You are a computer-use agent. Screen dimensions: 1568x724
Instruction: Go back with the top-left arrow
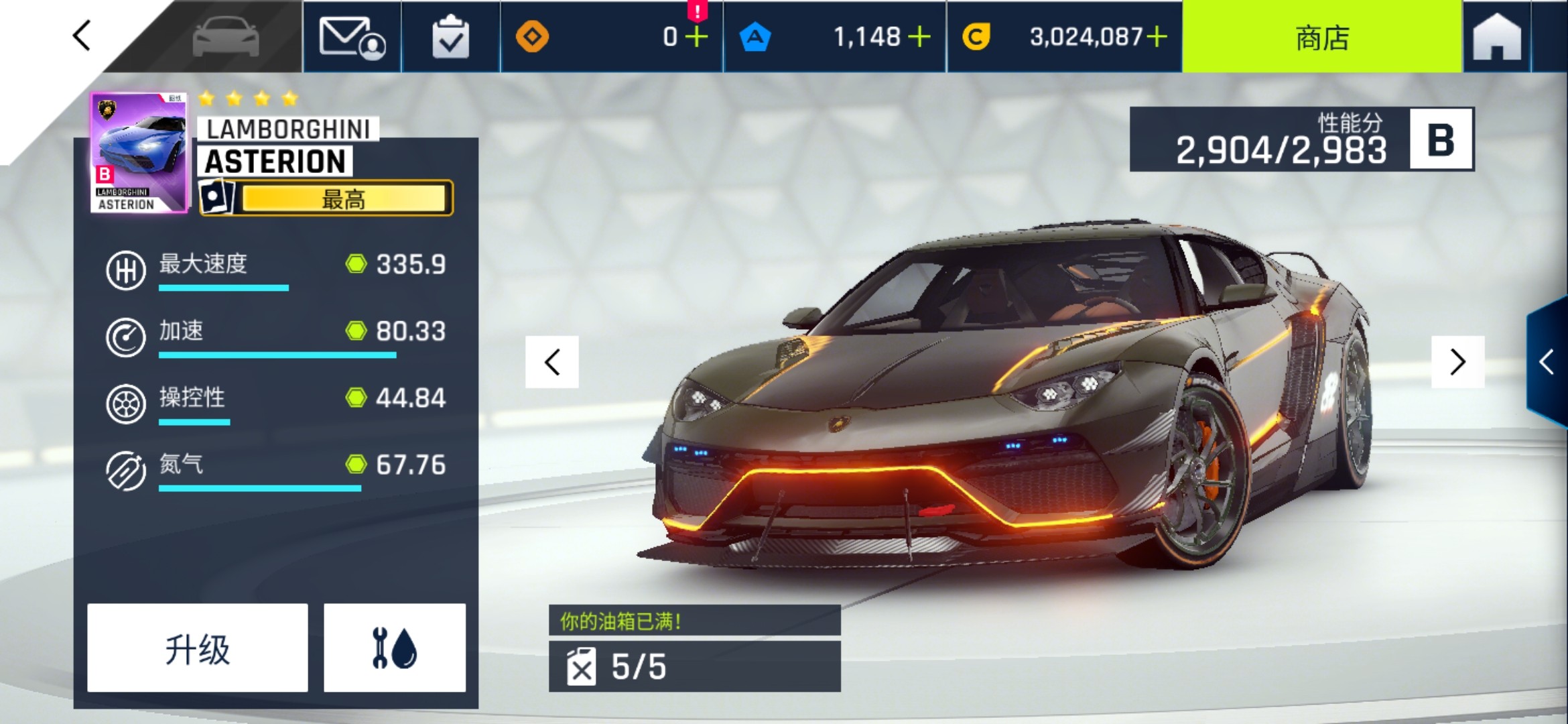point(82,36)
